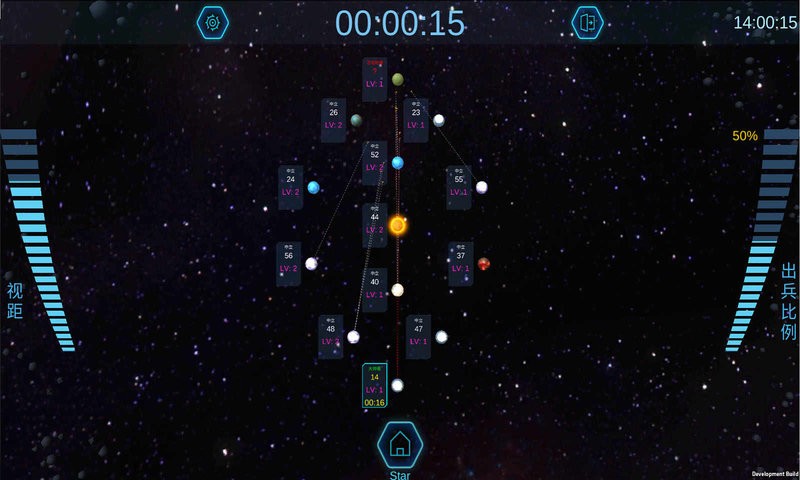Pick the planet card showing 24
This screenshot has height=480, width=800.
290,186
